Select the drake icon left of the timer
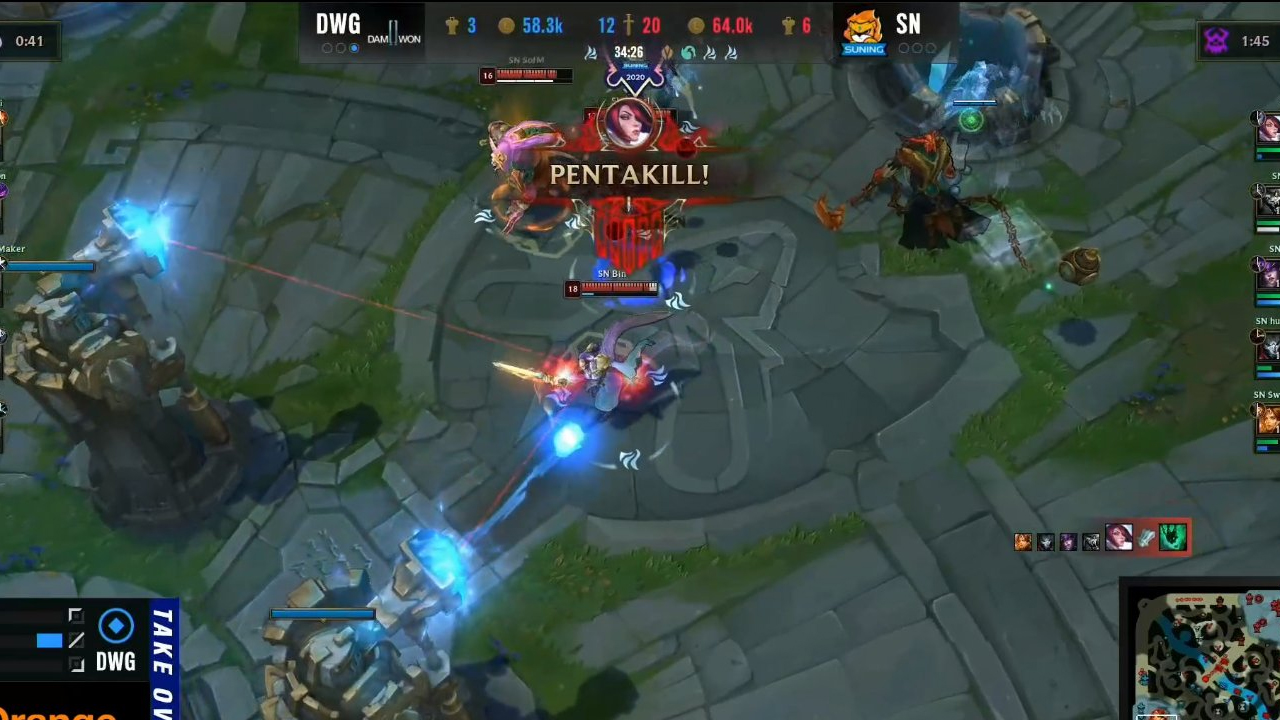This screenshot has height=720, width=1280. click(x=590, y=52)
